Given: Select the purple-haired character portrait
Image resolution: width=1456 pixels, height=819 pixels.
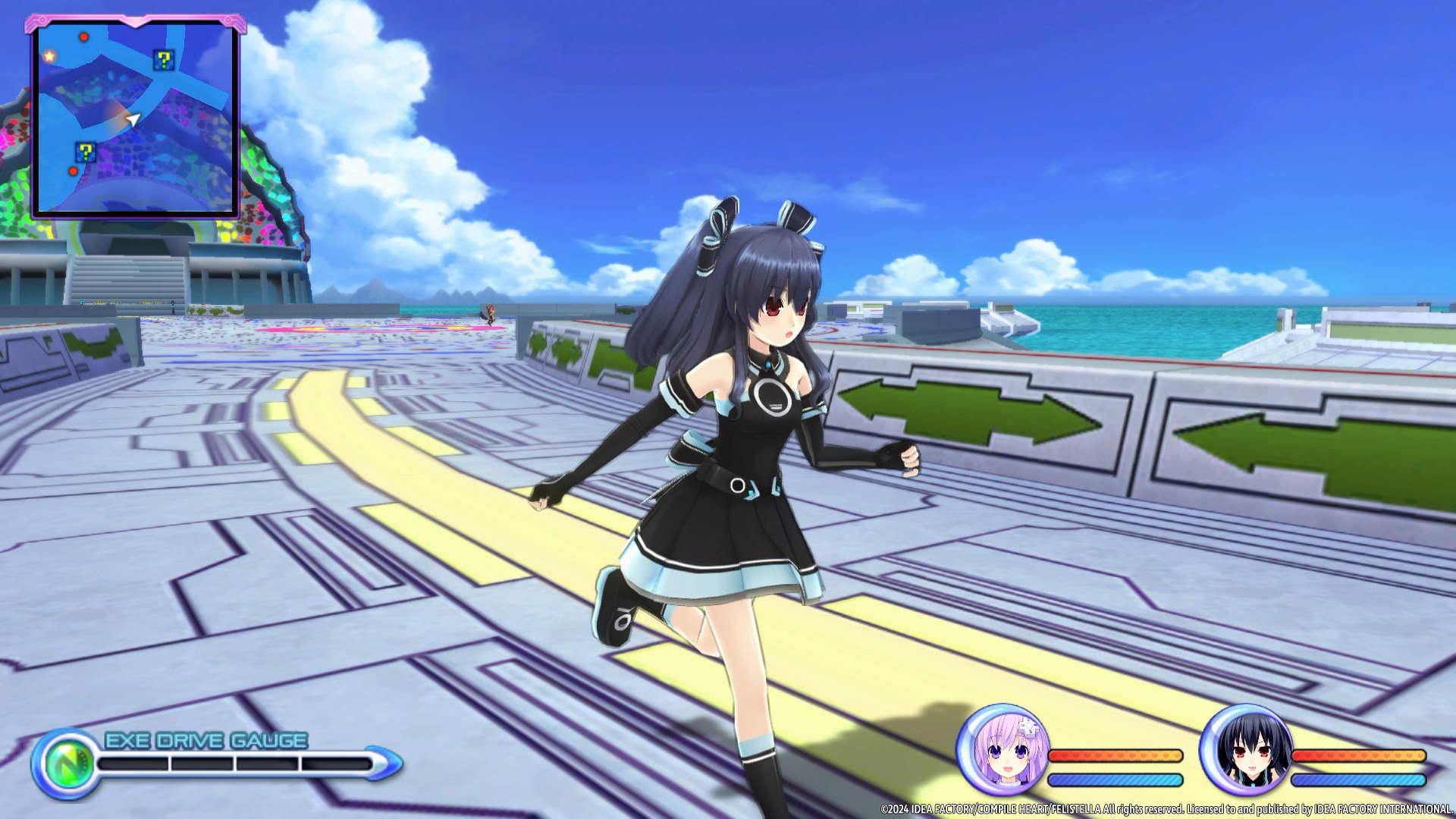Looking at the screenshot, I should (1003, 750).
